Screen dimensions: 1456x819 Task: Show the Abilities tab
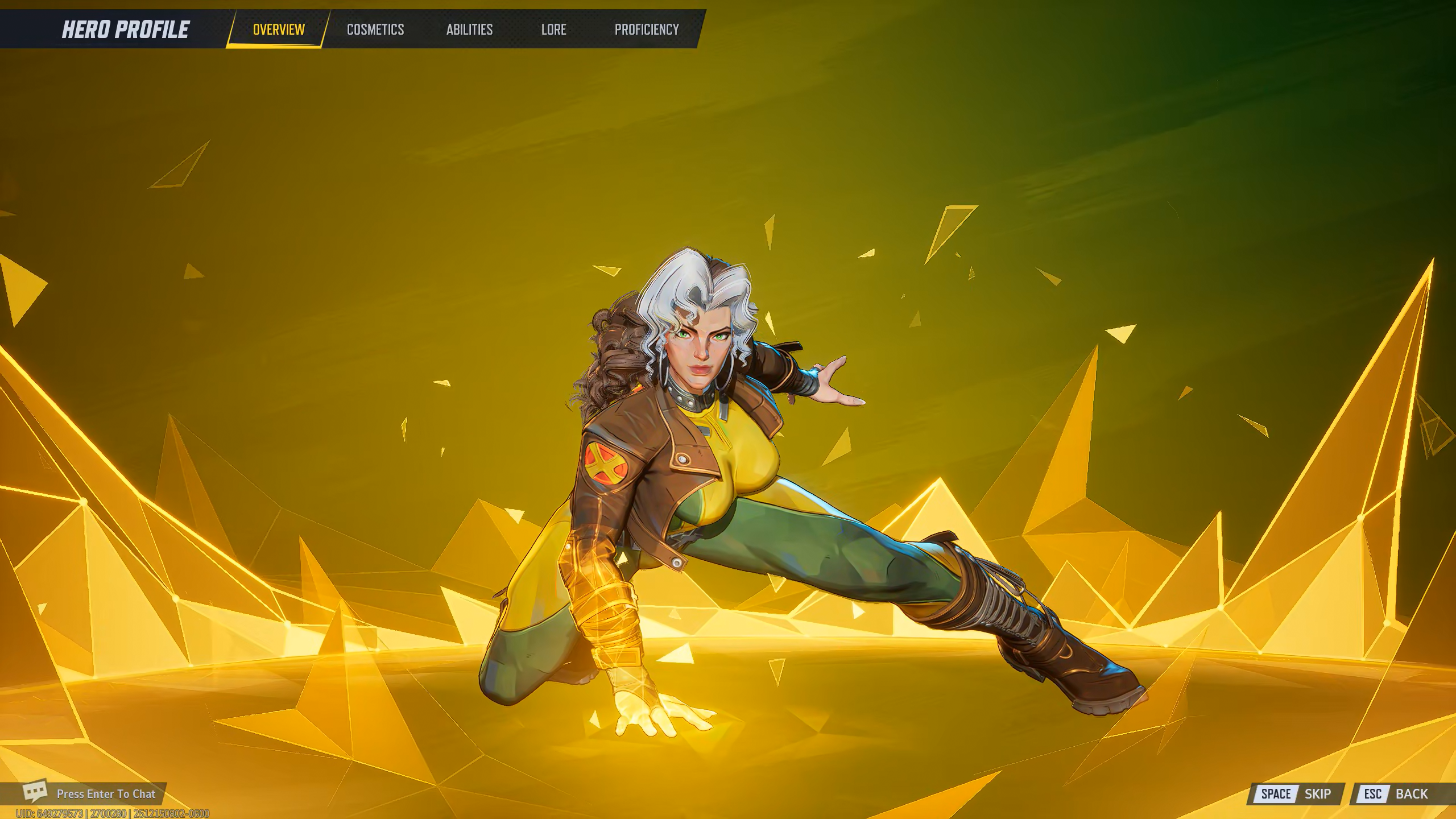(x=469, y=30)
